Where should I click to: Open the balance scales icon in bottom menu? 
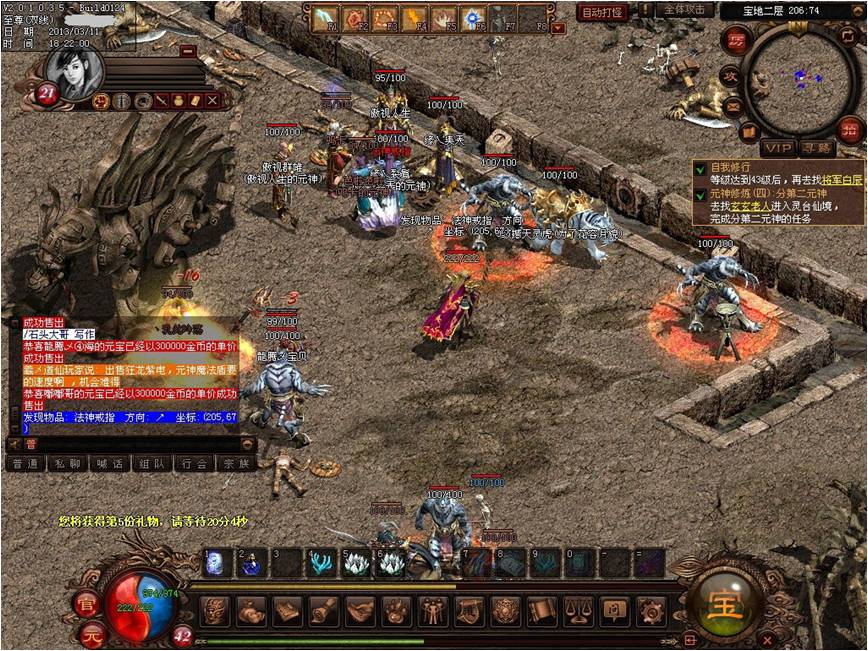coord(579,610)
